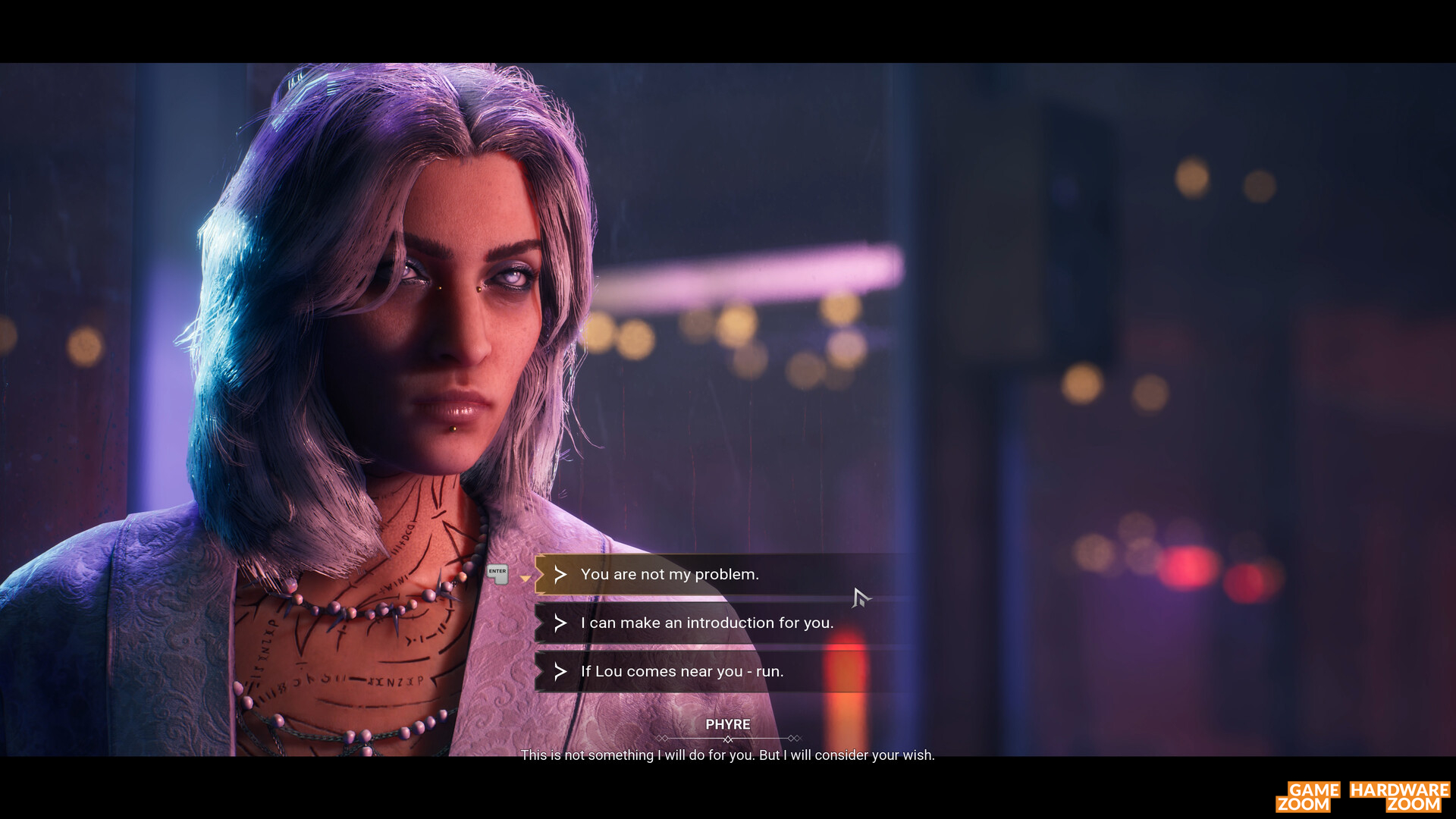Screen dimensions: 1456x819
Task: Choose "You are not my problem." reply
Action: pos(670,574)
